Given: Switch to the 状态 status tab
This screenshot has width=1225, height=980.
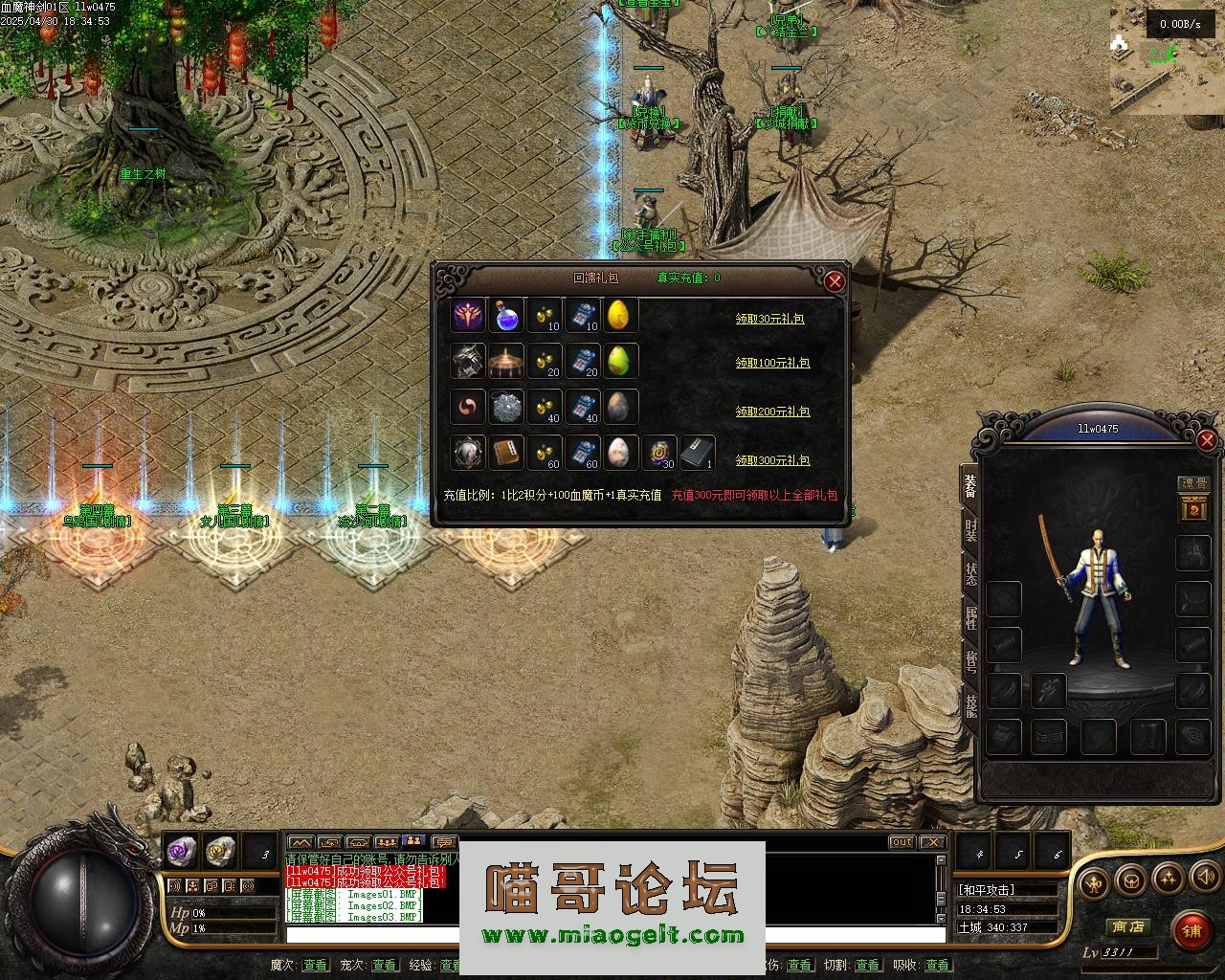Looking at the screenshot, I should pyautogui.click(x=969, y=575).
